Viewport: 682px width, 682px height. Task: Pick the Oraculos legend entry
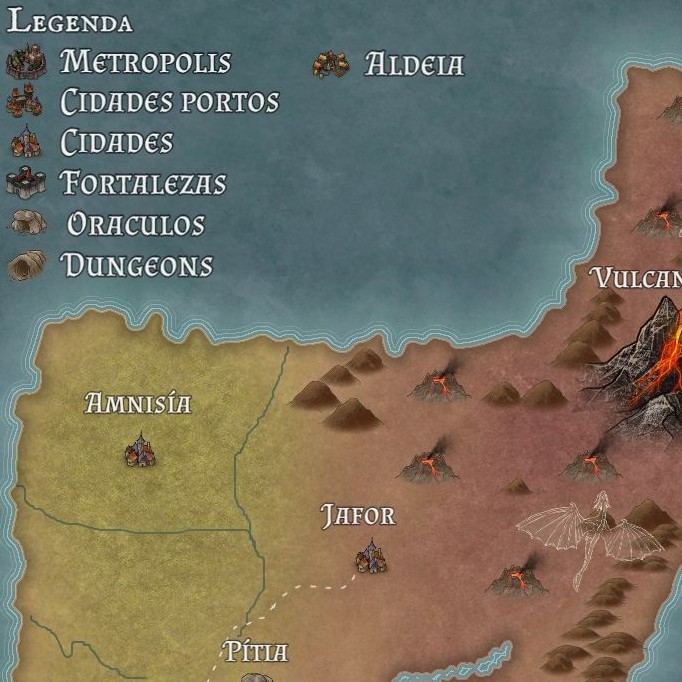[135, 225]
